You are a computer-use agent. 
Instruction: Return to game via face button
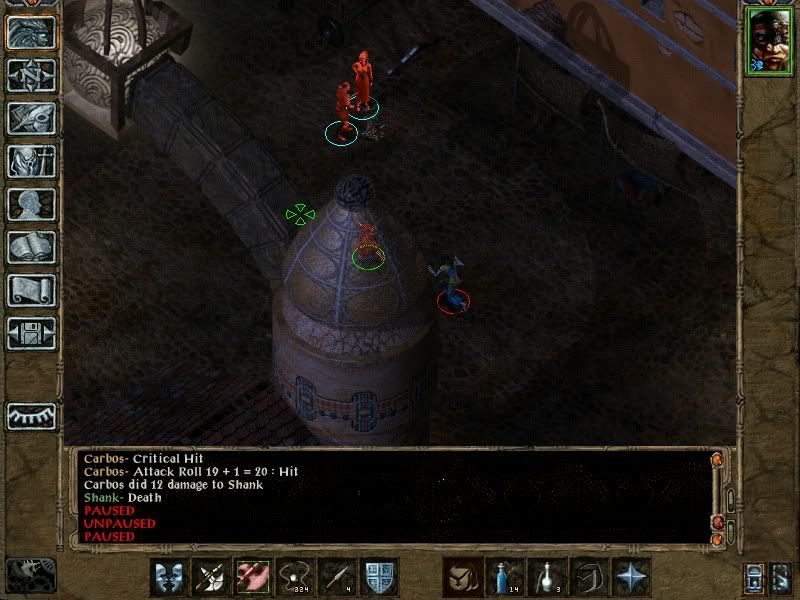click(x=32, y=33)
